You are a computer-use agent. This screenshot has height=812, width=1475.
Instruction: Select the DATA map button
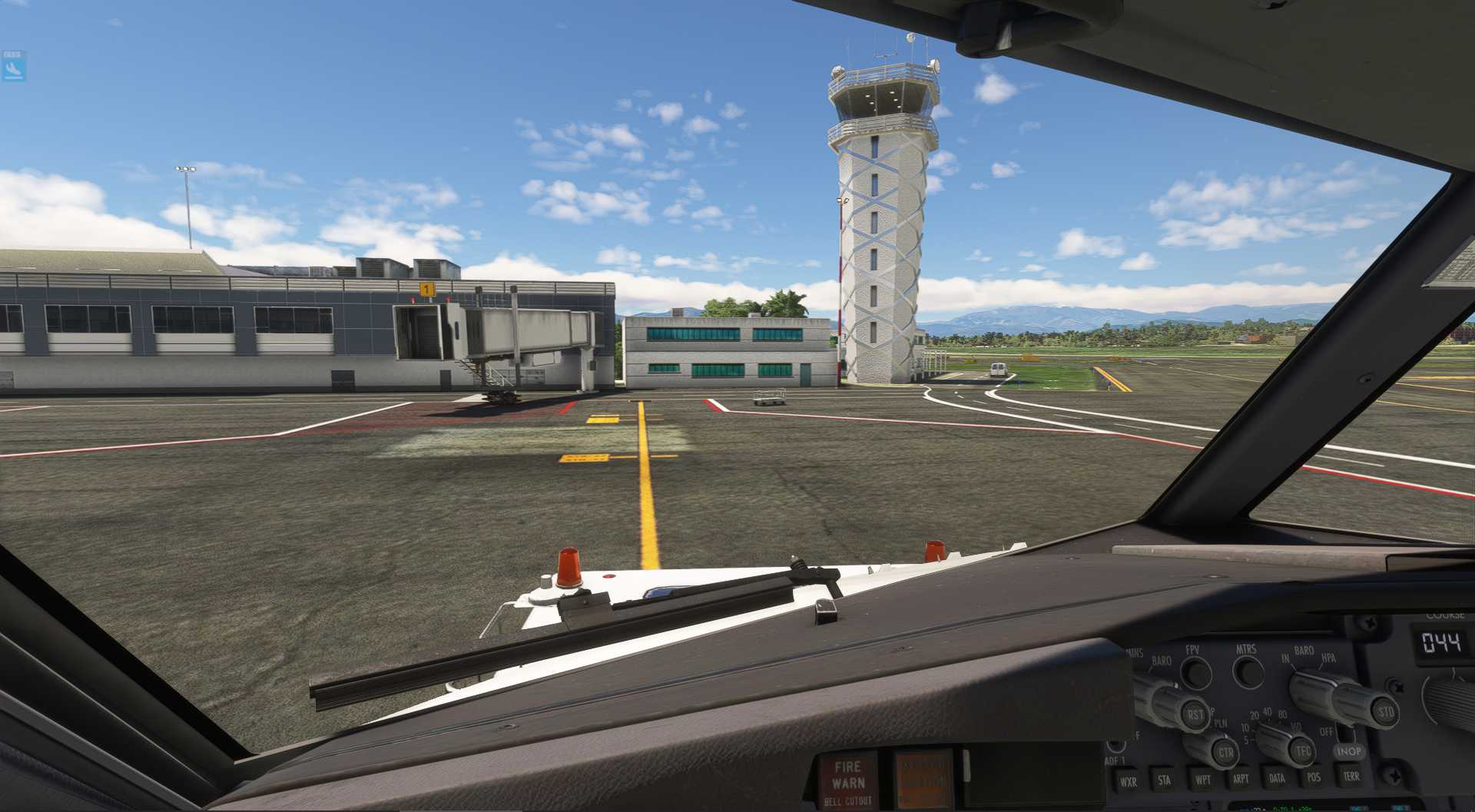tap(1277, 778)
